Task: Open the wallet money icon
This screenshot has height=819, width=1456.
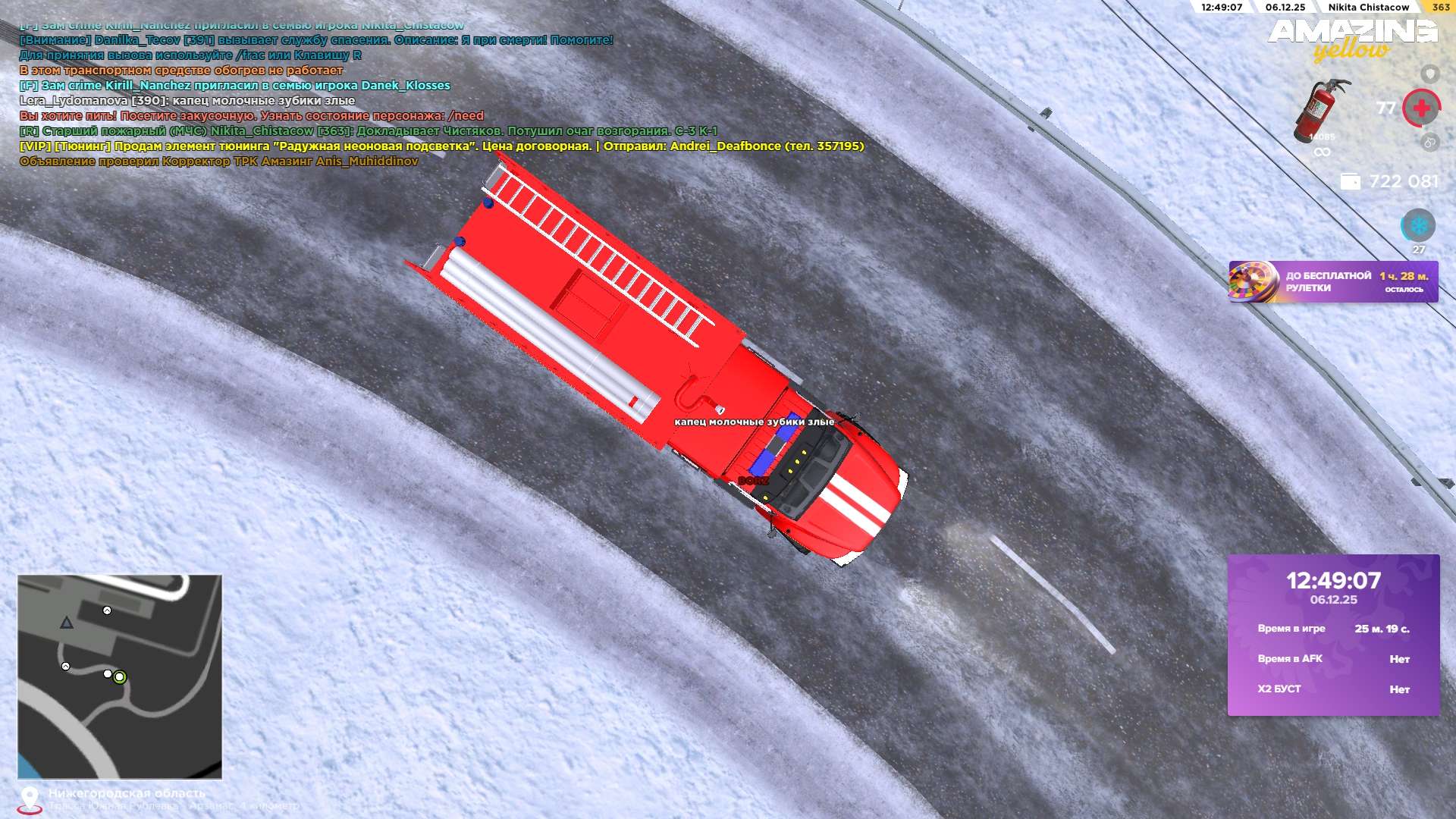Action: click(x=1351, y=182)
